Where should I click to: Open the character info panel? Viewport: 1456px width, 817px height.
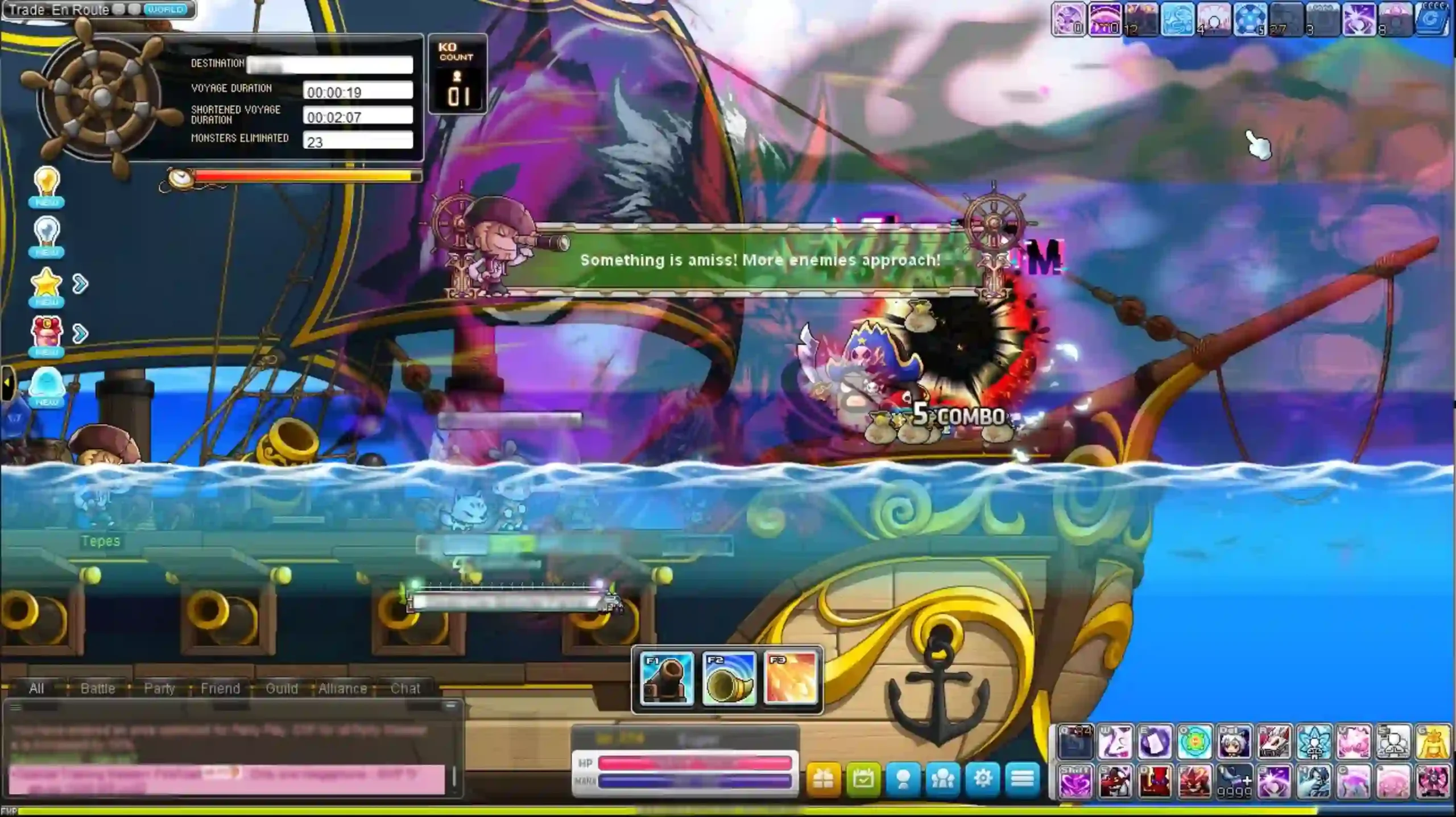click(901, 781)
